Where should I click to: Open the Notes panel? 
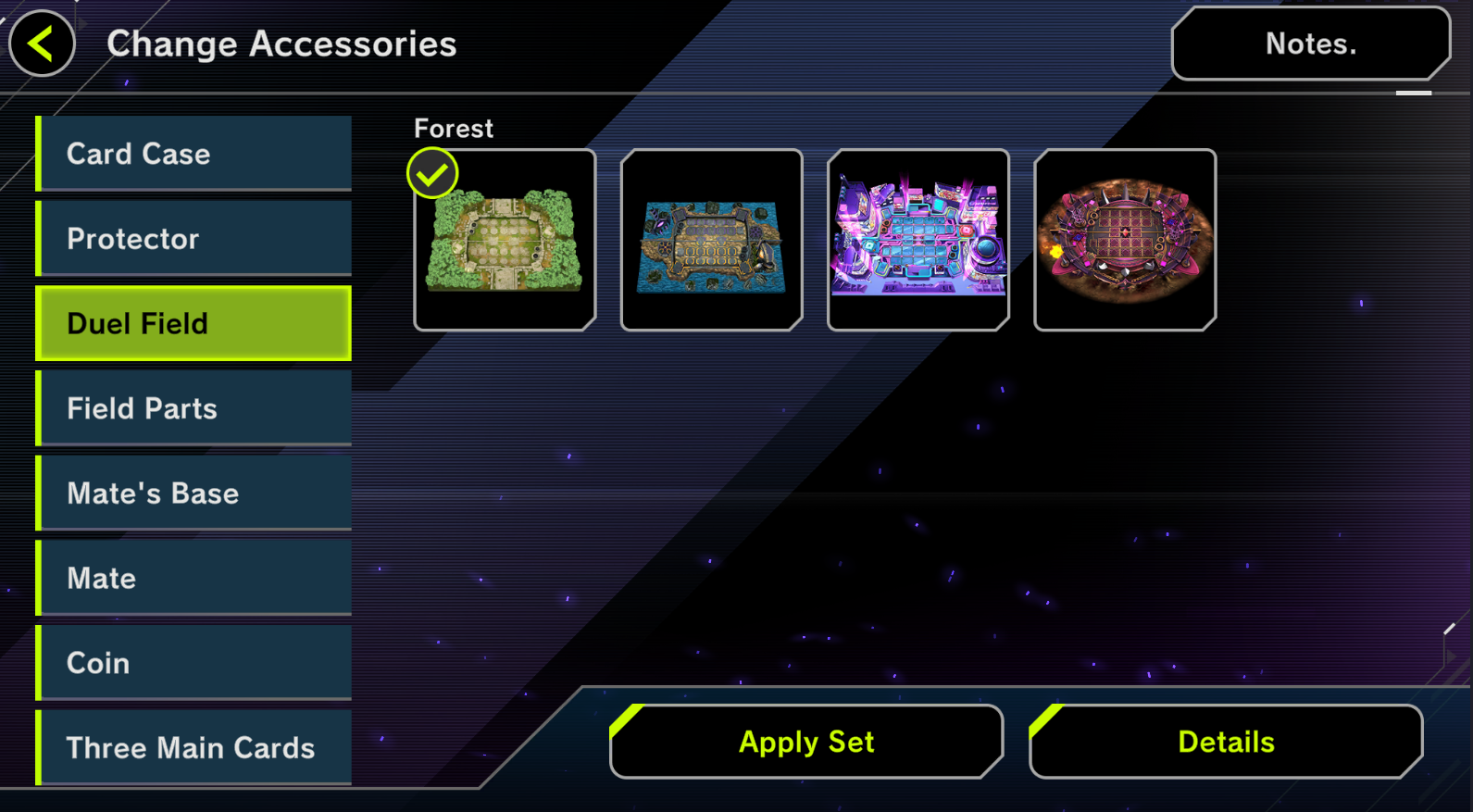click(x=1310, y=44)
